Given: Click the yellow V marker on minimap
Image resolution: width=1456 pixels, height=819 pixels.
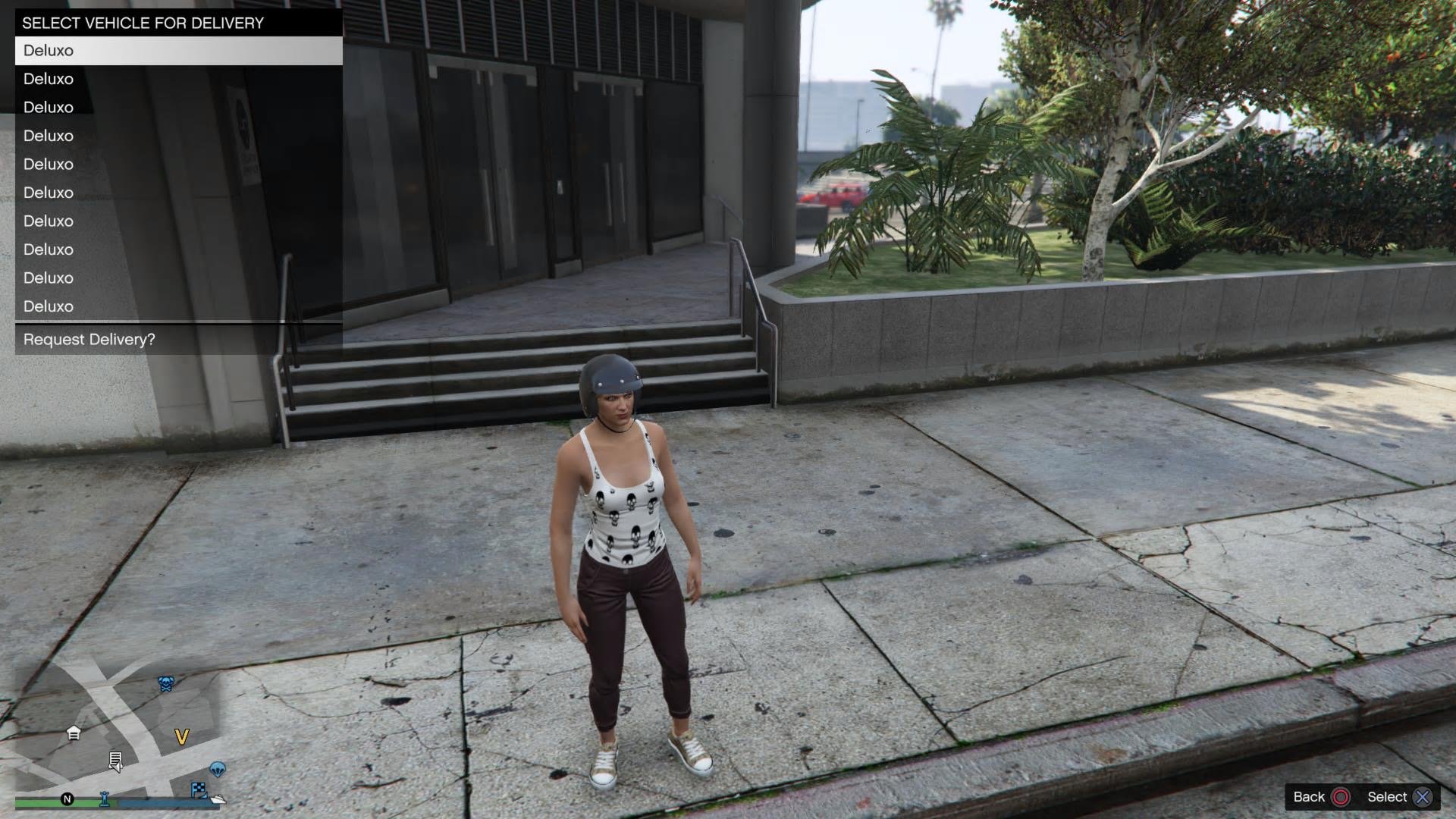Looking at the screenshot, I should [x=181, y=736].
